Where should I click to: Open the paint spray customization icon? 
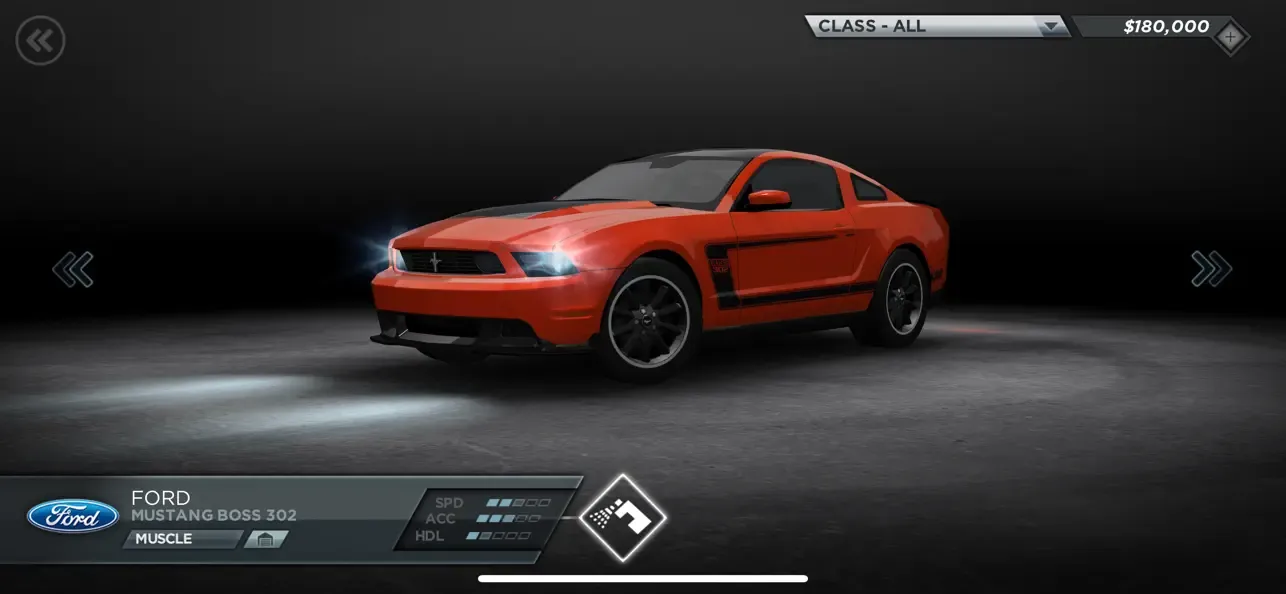point(622,517)
